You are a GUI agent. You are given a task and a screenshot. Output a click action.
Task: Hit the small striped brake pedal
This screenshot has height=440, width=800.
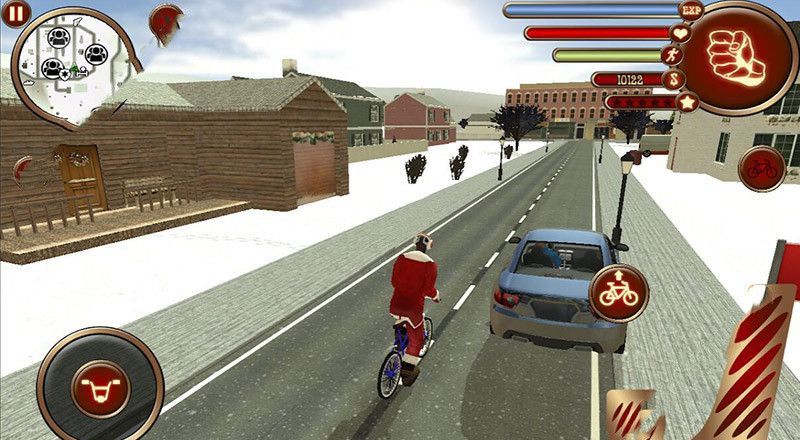[632, 417]
